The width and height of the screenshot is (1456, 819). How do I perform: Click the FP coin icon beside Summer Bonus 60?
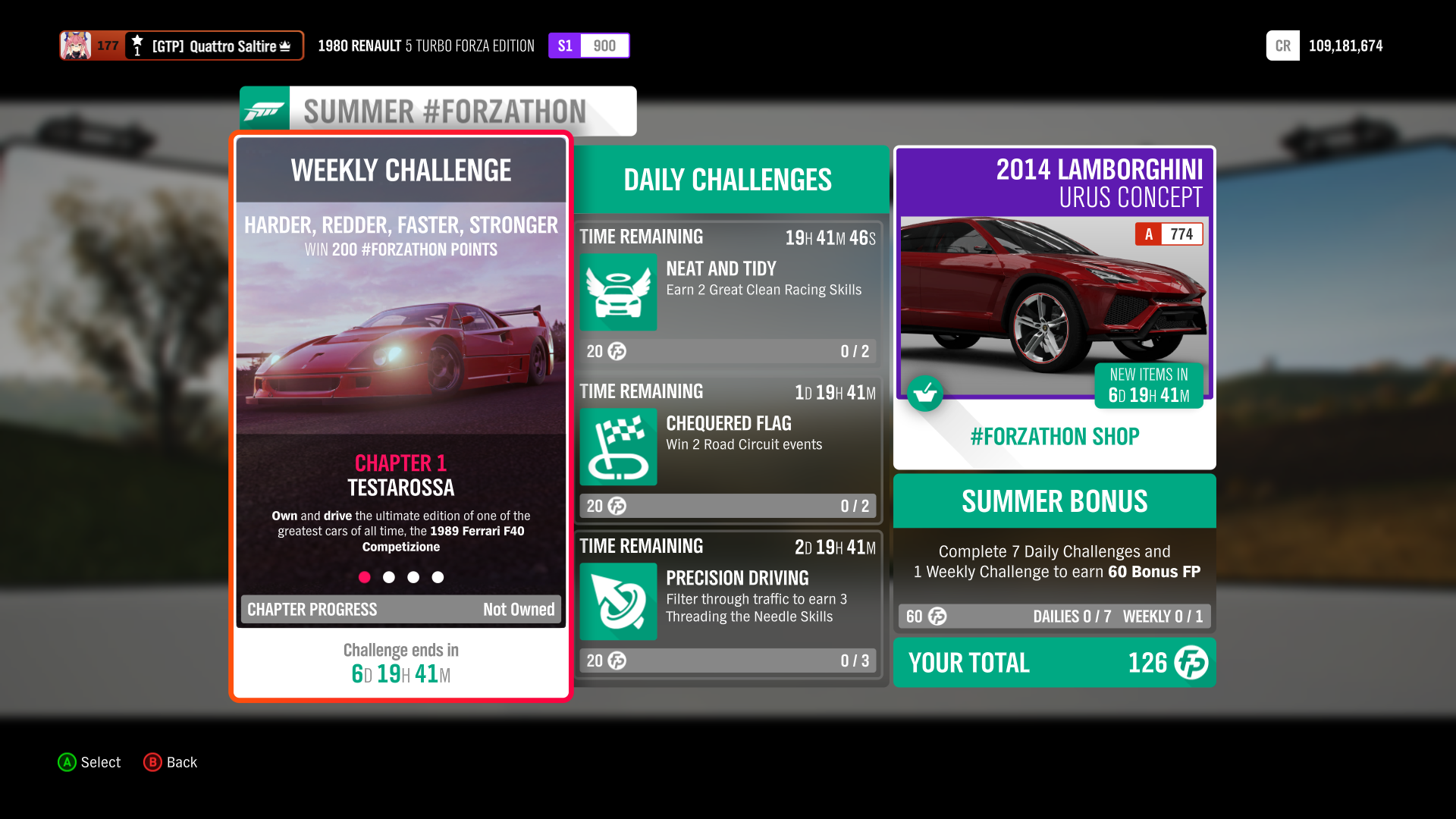(x=936, y=617)
